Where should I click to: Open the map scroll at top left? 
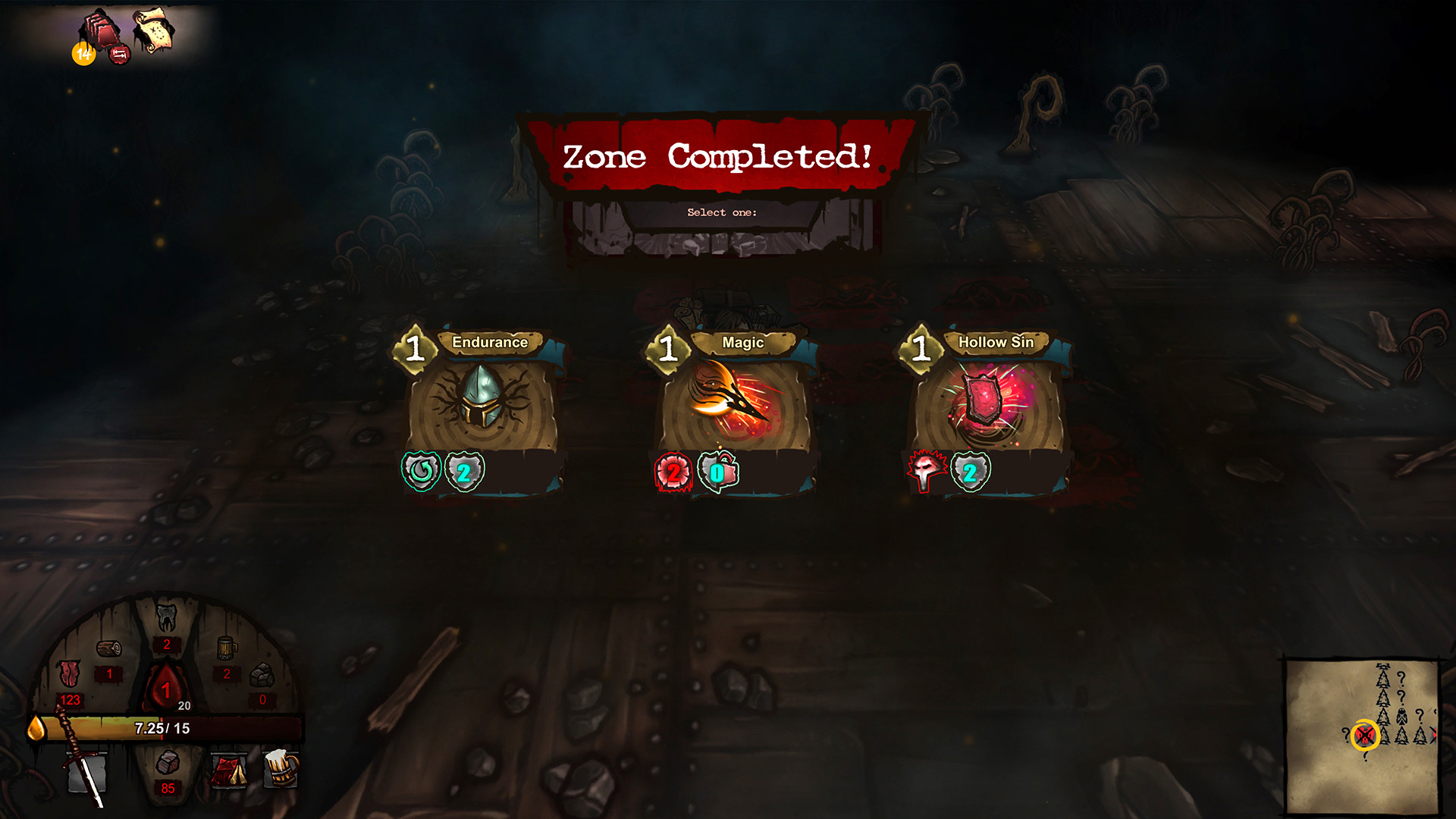[x=149, y=32]
